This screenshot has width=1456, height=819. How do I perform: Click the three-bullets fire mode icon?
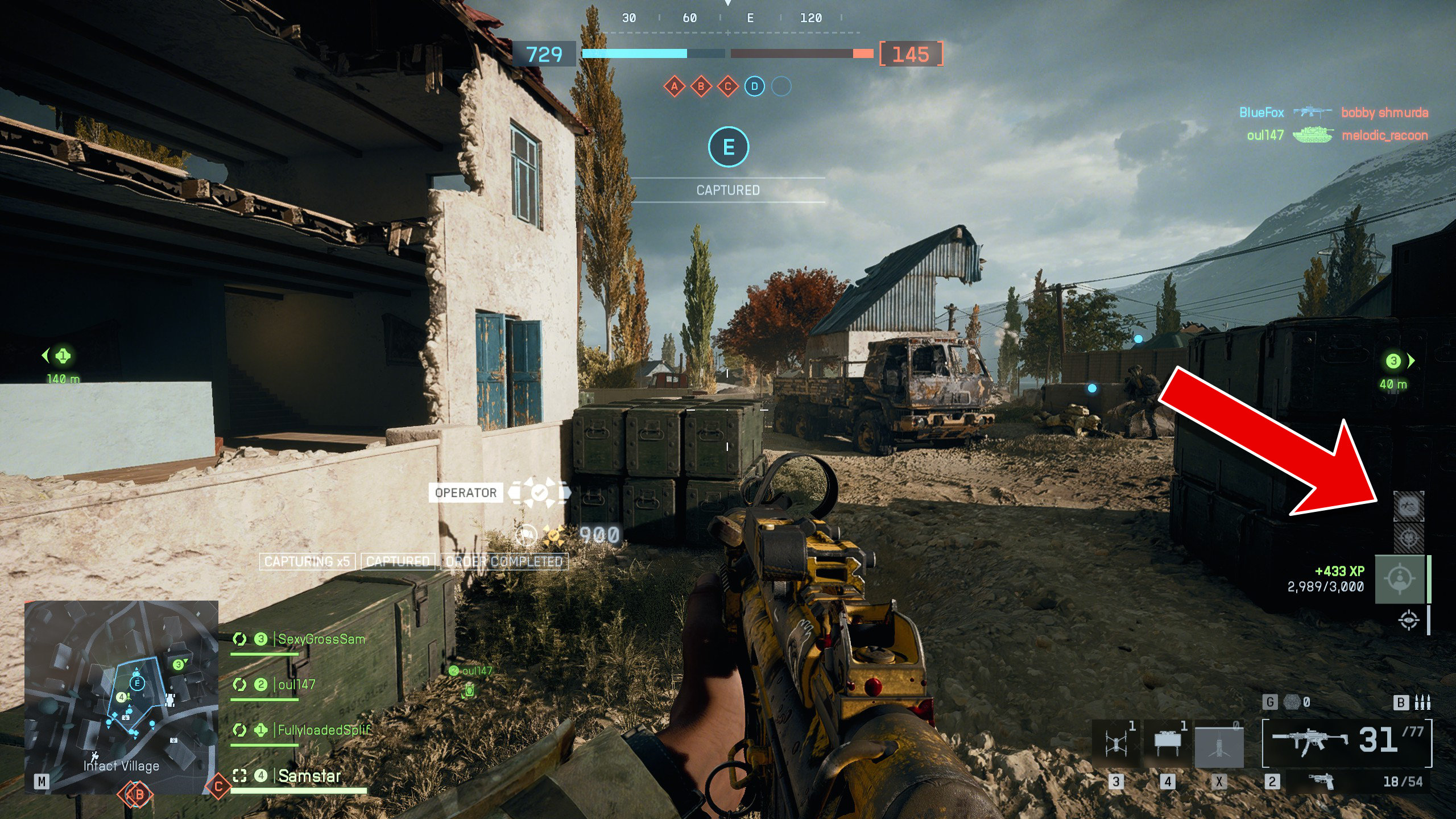coord(1422,702)
